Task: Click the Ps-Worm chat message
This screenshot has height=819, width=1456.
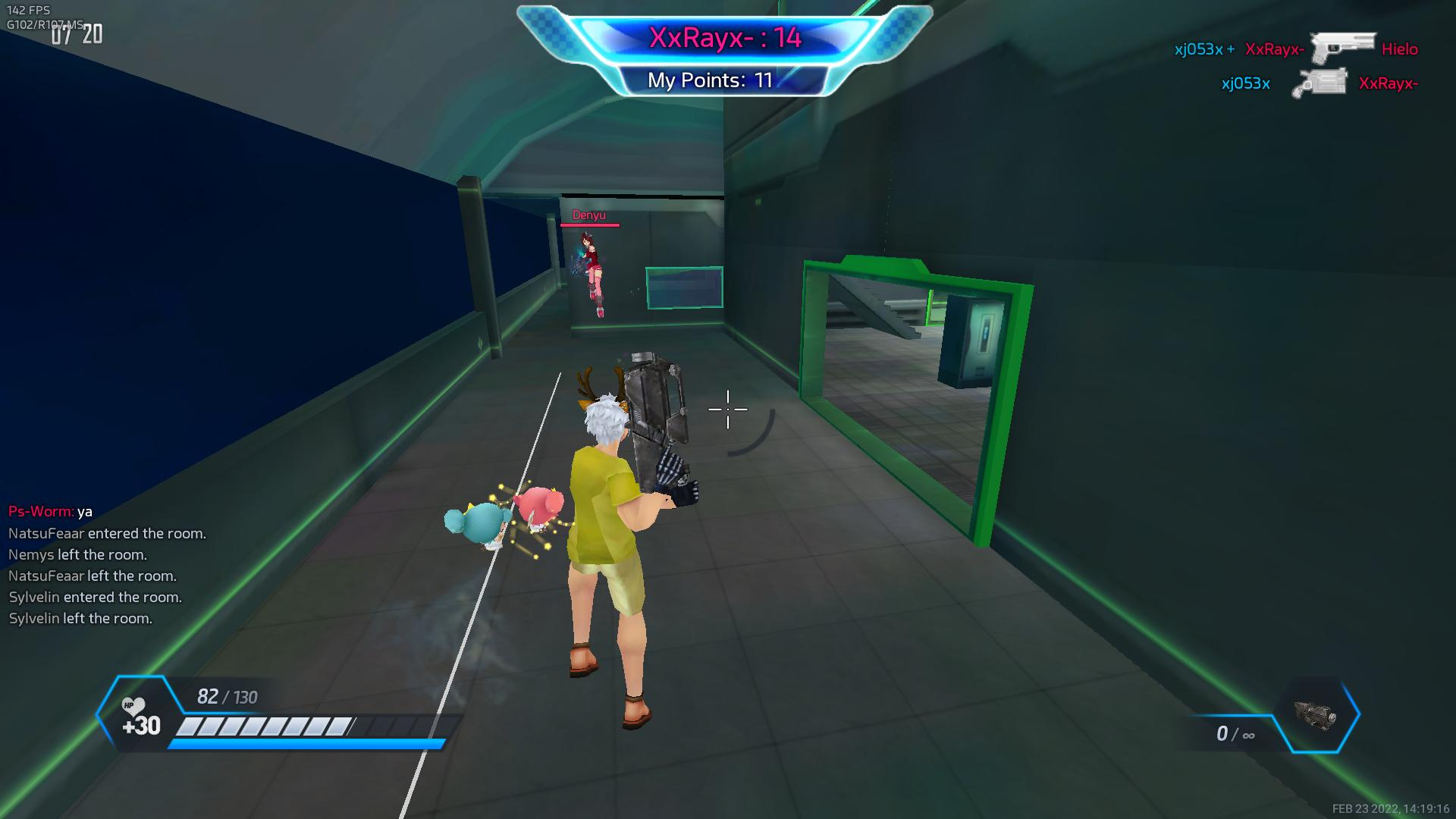Action: tap(51, 511)
